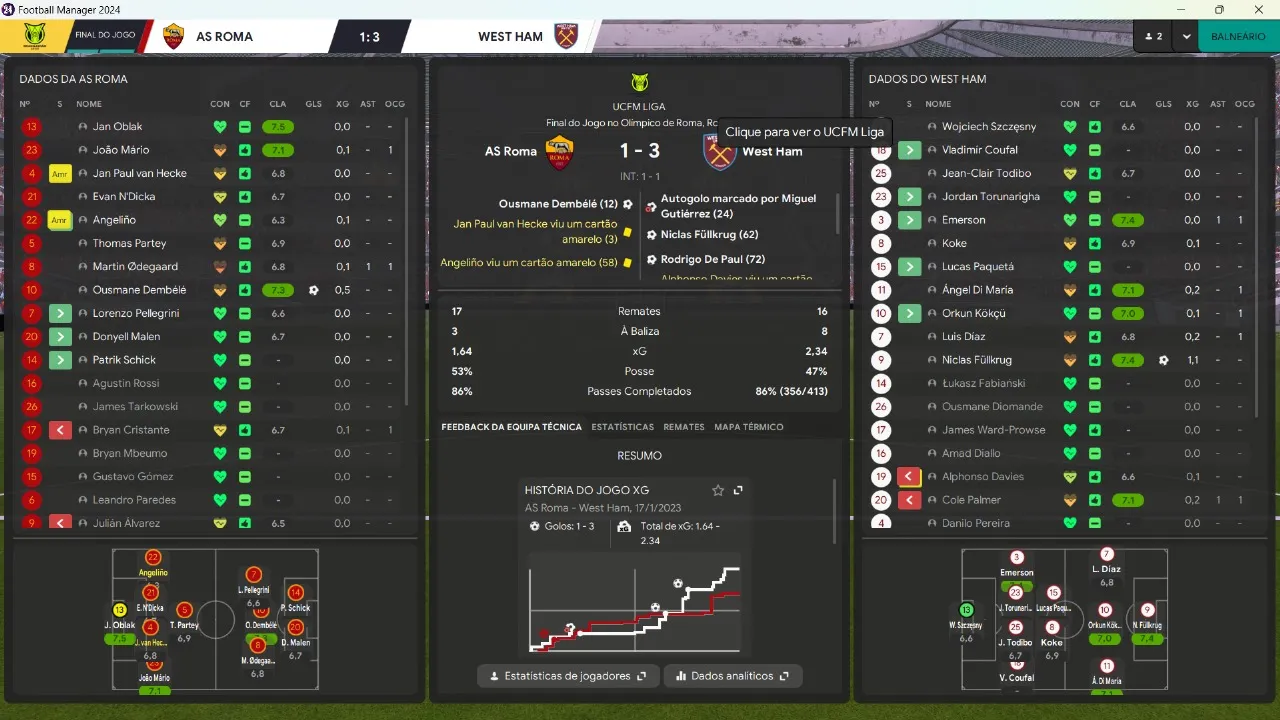Open Wojciech Szczęsny's player row
Viewport: 1280px width, 720px height.
[x=988, y=127]
